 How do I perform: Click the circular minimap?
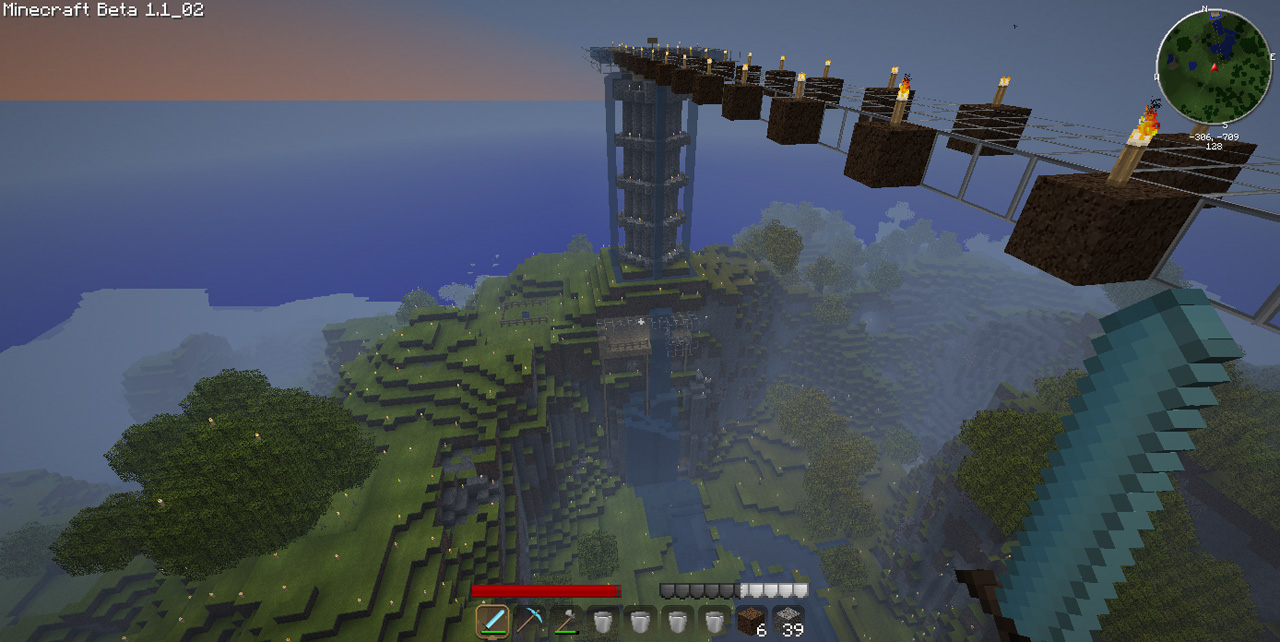pos(1214,68)
